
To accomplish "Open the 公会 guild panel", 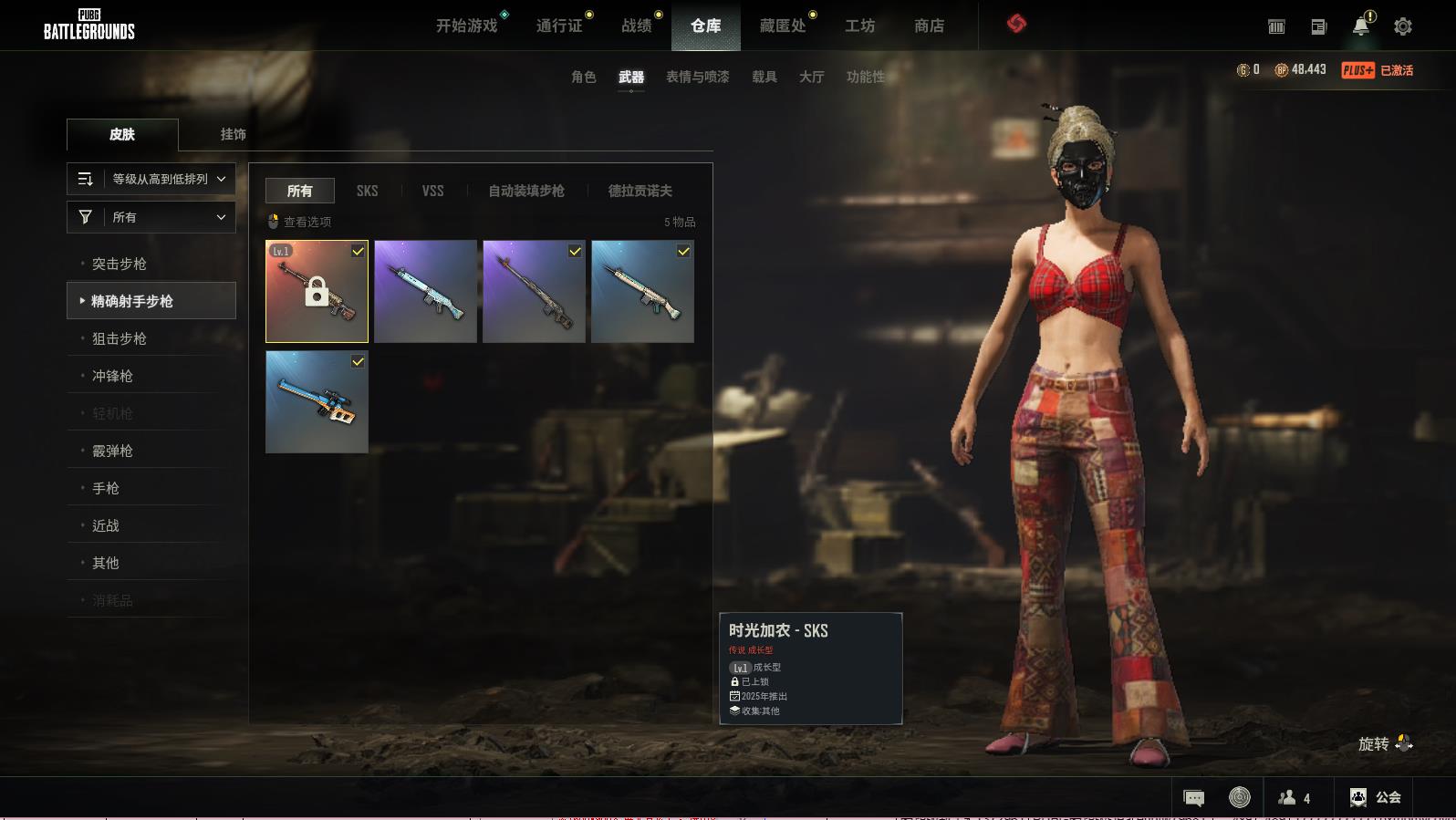I will [1375, 797].
